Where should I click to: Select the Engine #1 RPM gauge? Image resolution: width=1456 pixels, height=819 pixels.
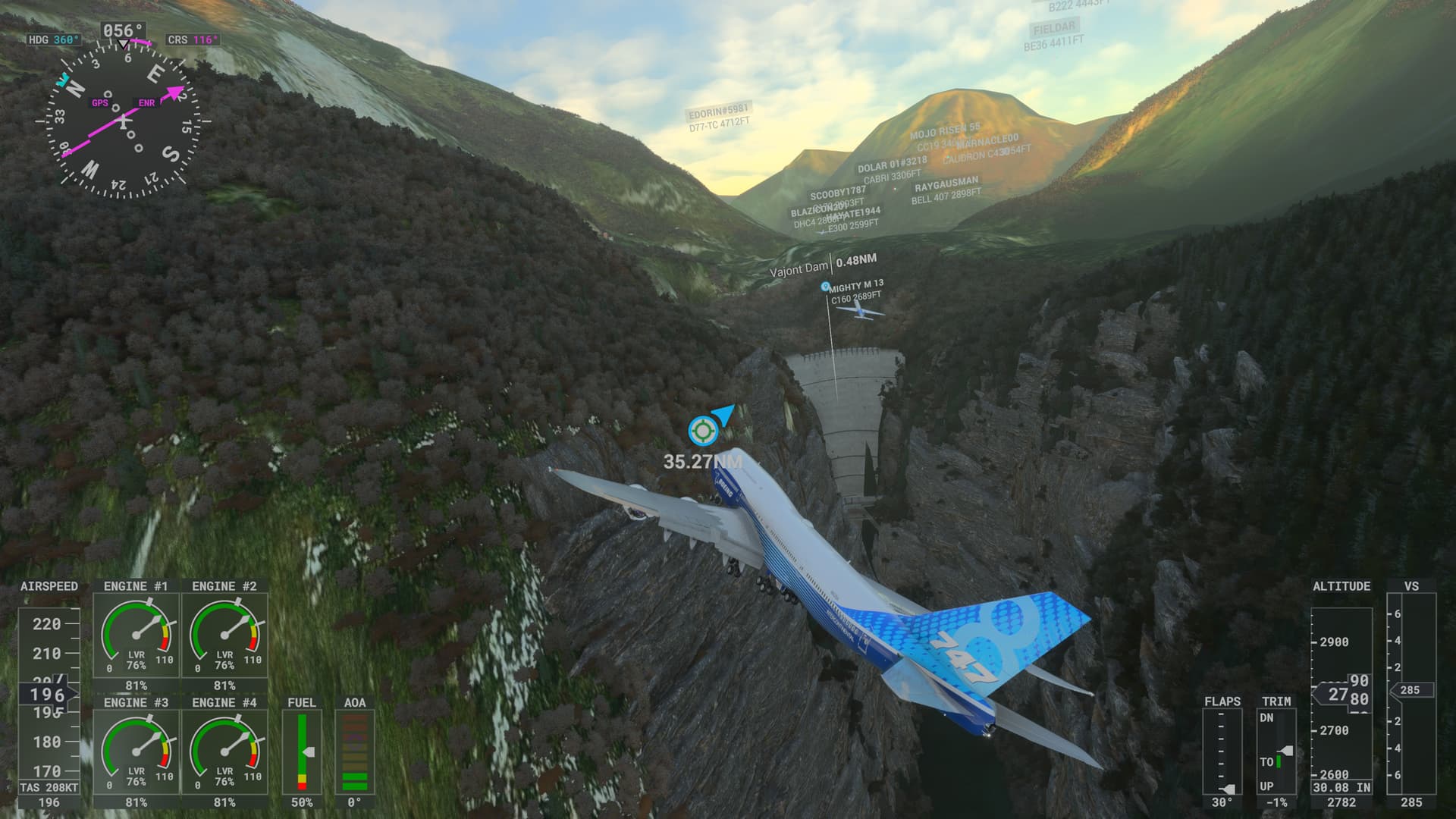(x=136, y=637)
